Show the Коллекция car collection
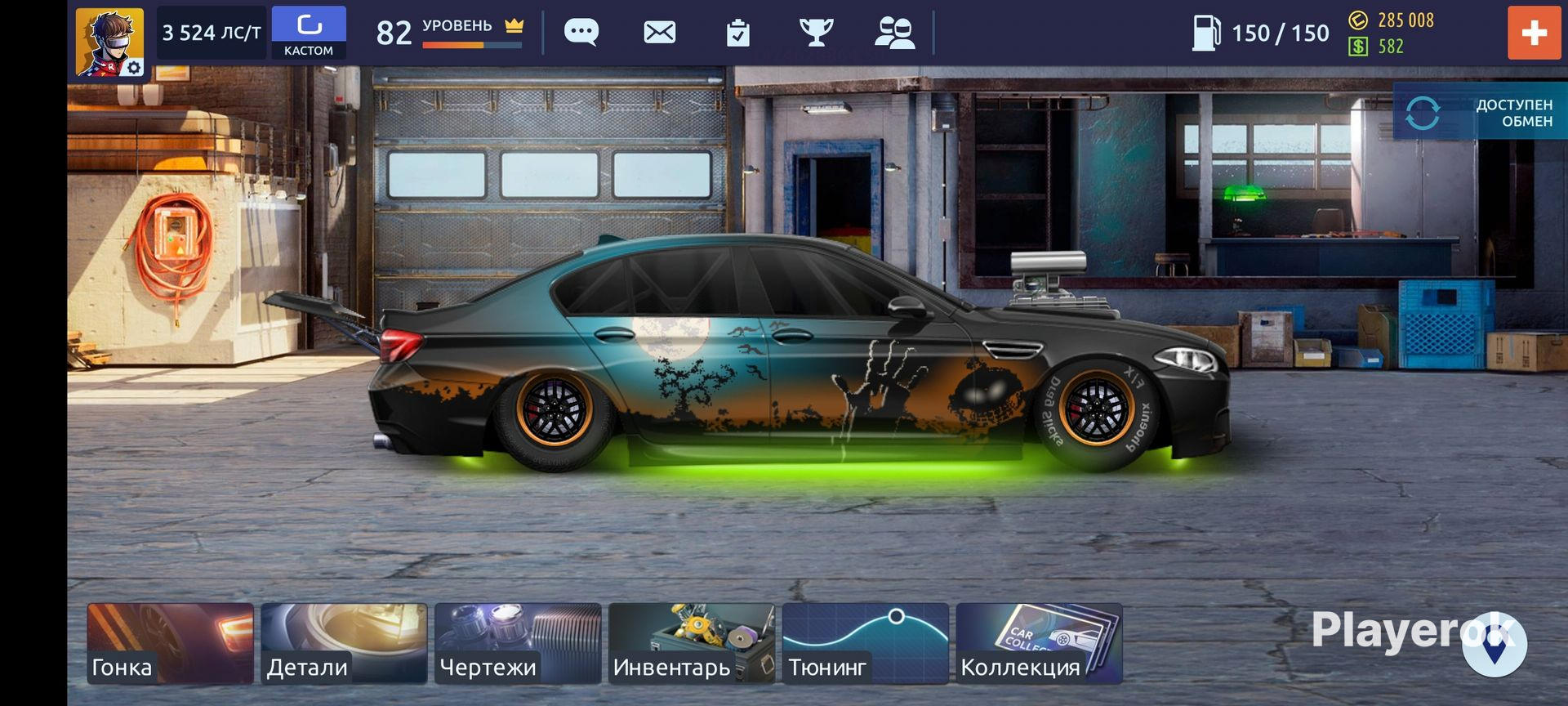 (x=1039, y=643)
